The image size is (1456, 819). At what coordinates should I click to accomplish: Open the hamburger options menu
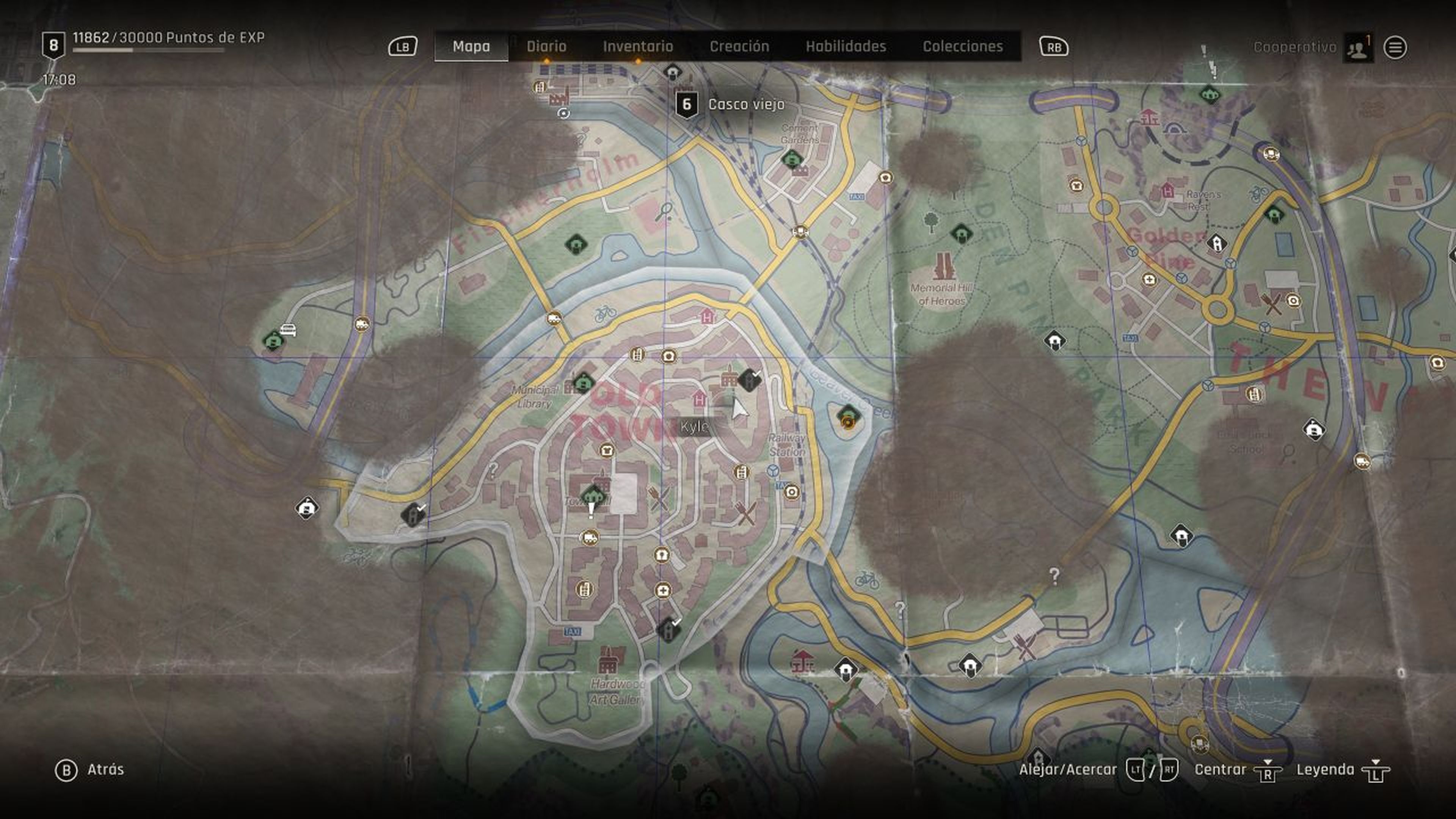click(1395, 48)
